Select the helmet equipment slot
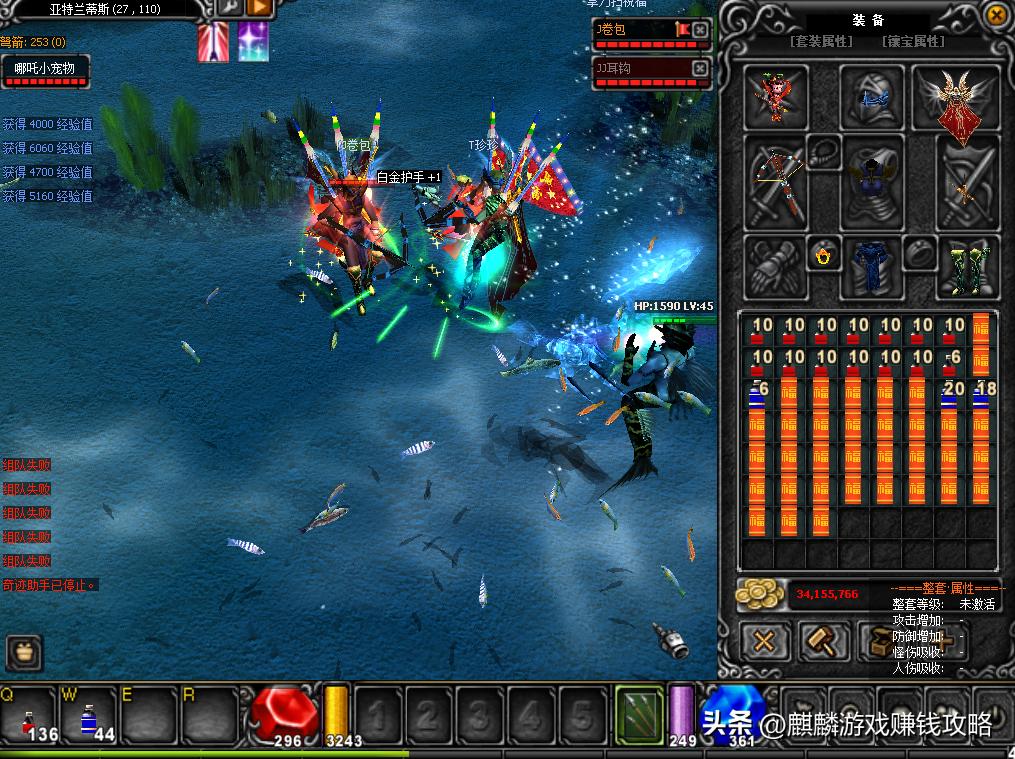1015x759 pixels. (x=872, y=97)
